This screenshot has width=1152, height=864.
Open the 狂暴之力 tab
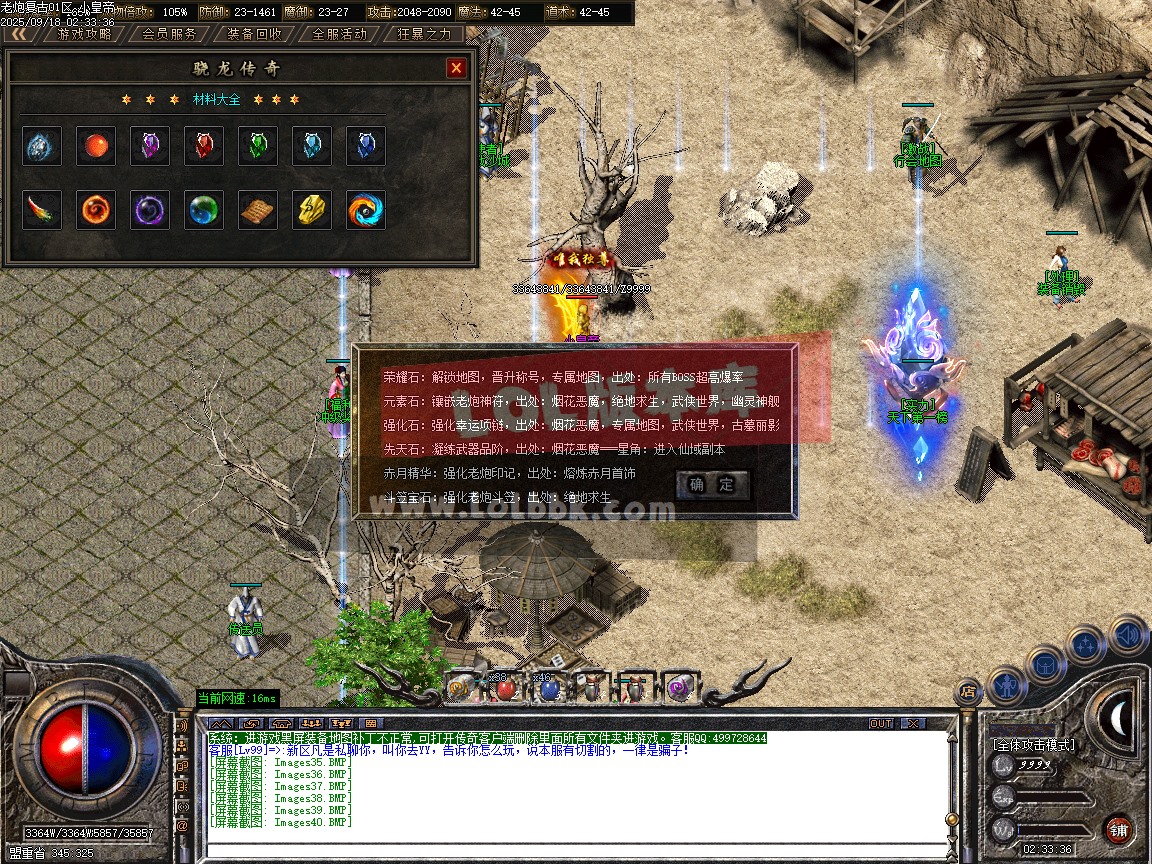[424, 34]
